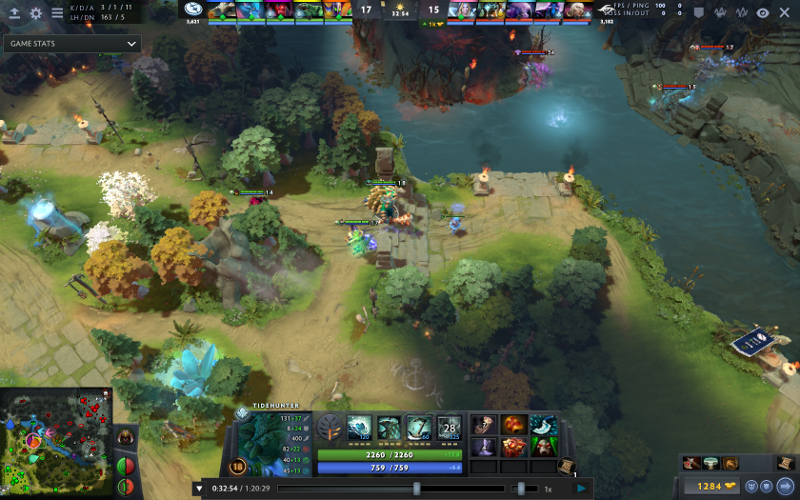This screenshot has height=500, width=800.
Task: Open the hamburger main menu
Action: pos(57,14)
